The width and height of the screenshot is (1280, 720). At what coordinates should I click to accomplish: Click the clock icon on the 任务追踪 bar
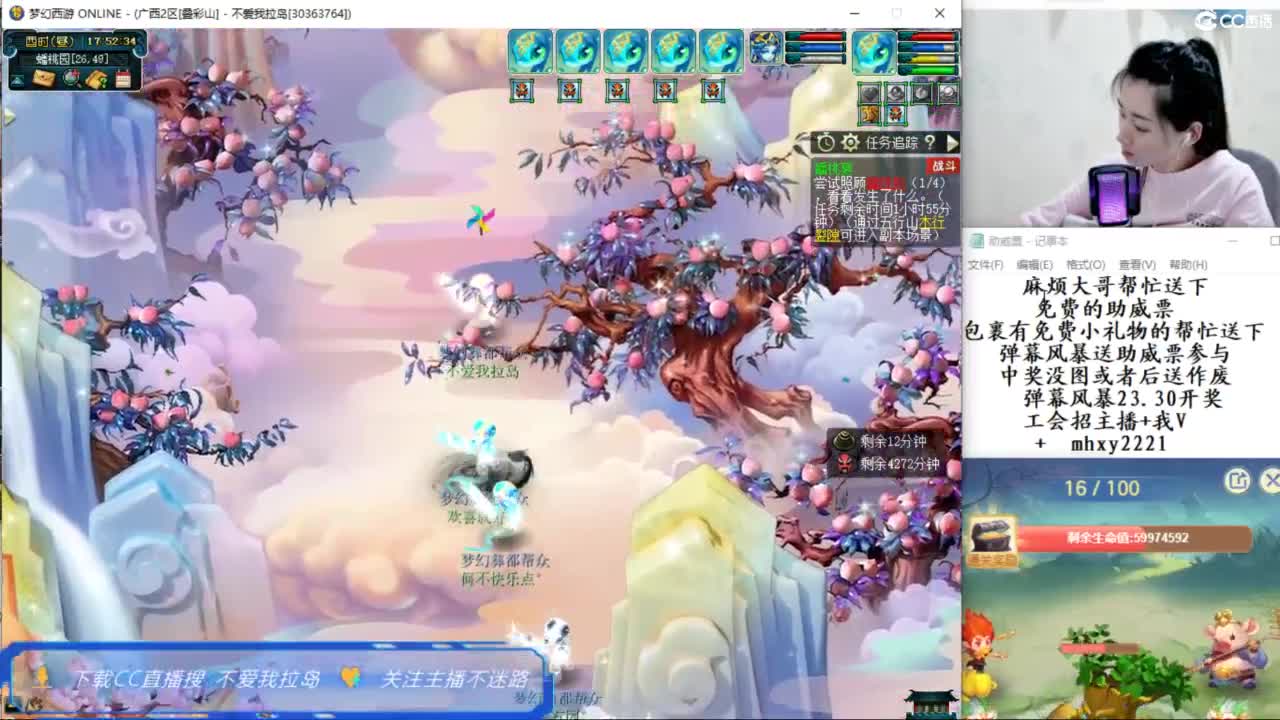pos(824,142)
